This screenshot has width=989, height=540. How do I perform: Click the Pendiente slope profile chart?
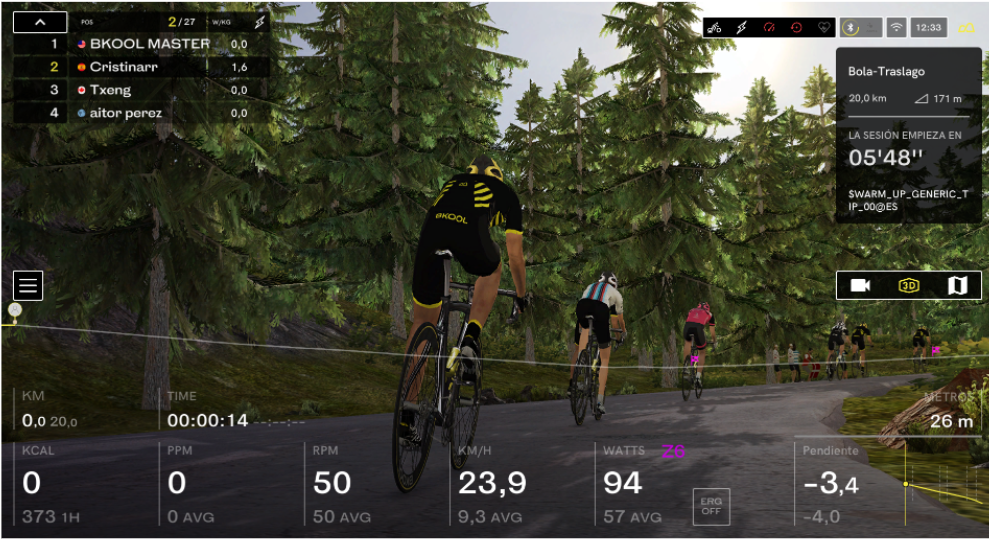point(944,485)
